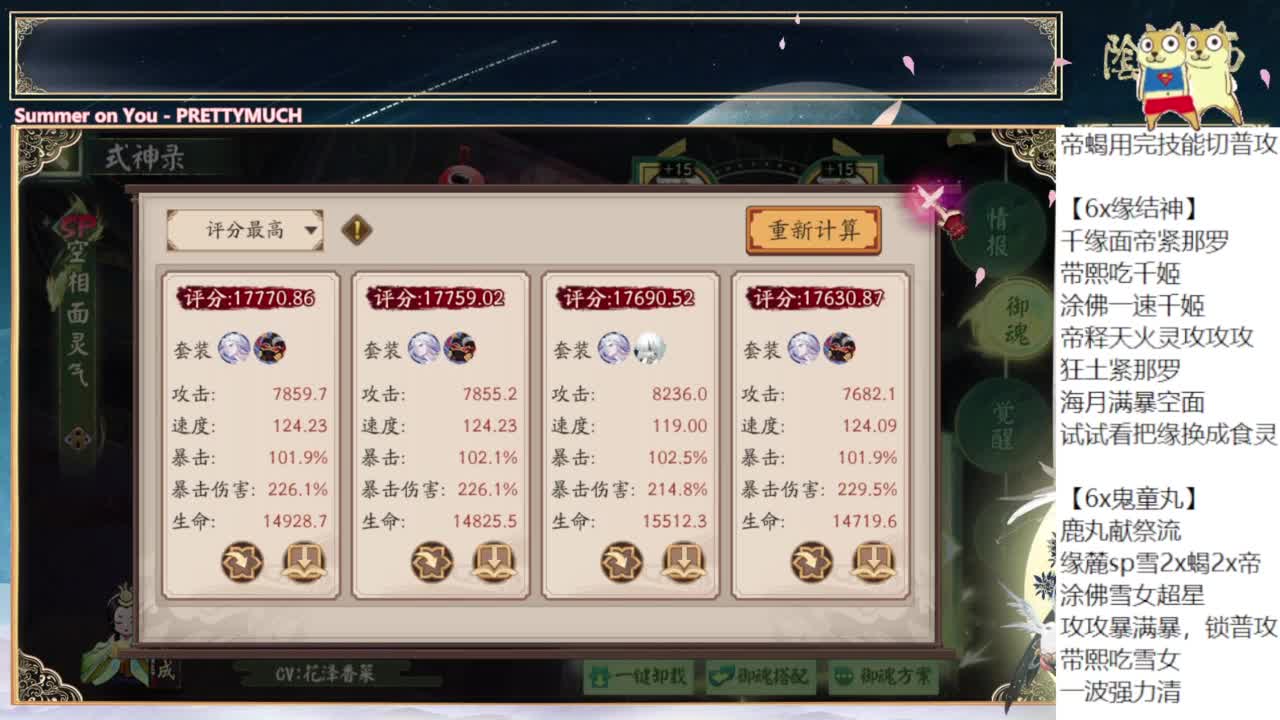
Task: Click the share arrow icon under the fourth build
Action: click(x=810, y=561)
